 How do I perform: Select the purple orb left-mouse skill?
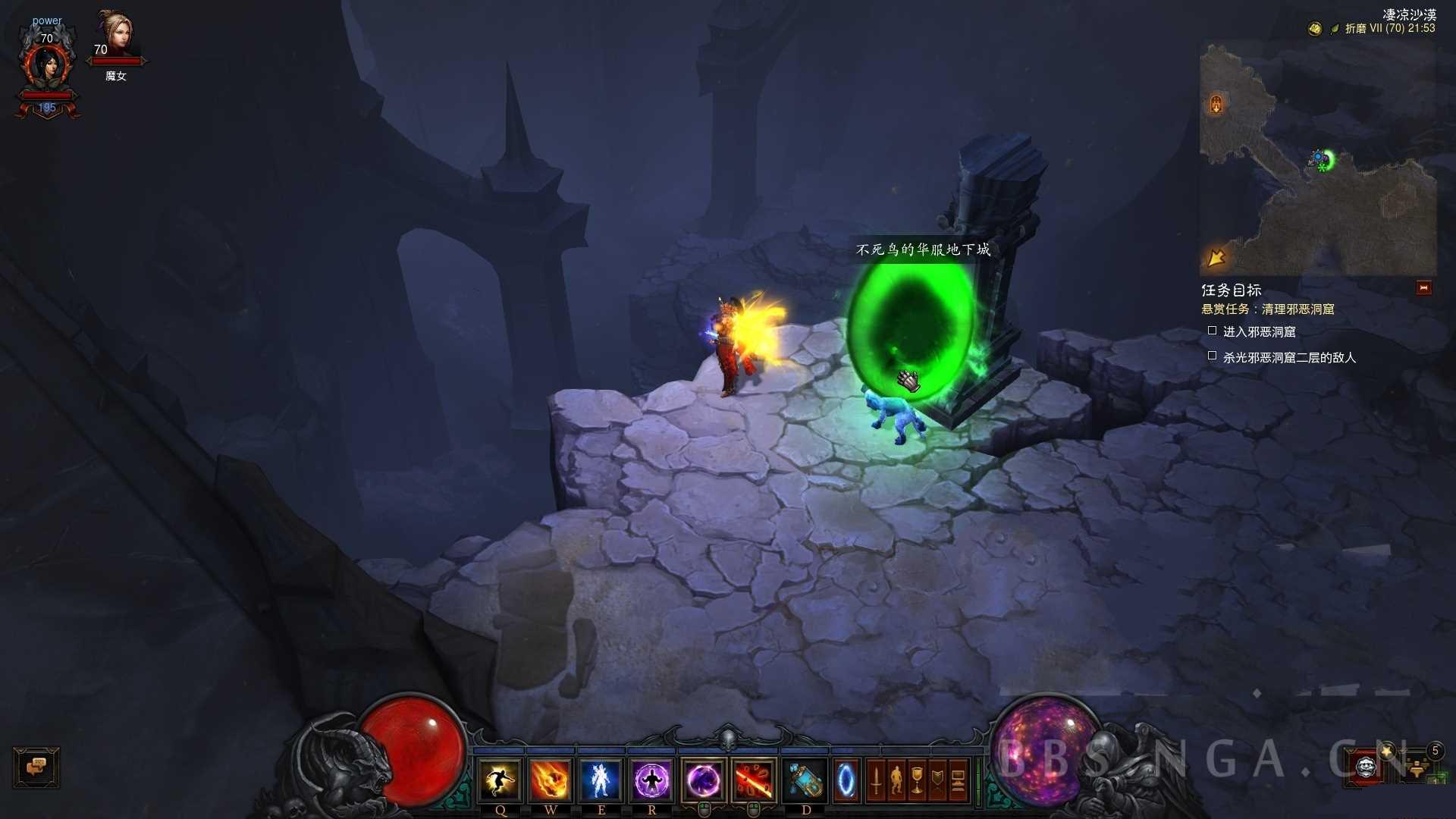703,780
